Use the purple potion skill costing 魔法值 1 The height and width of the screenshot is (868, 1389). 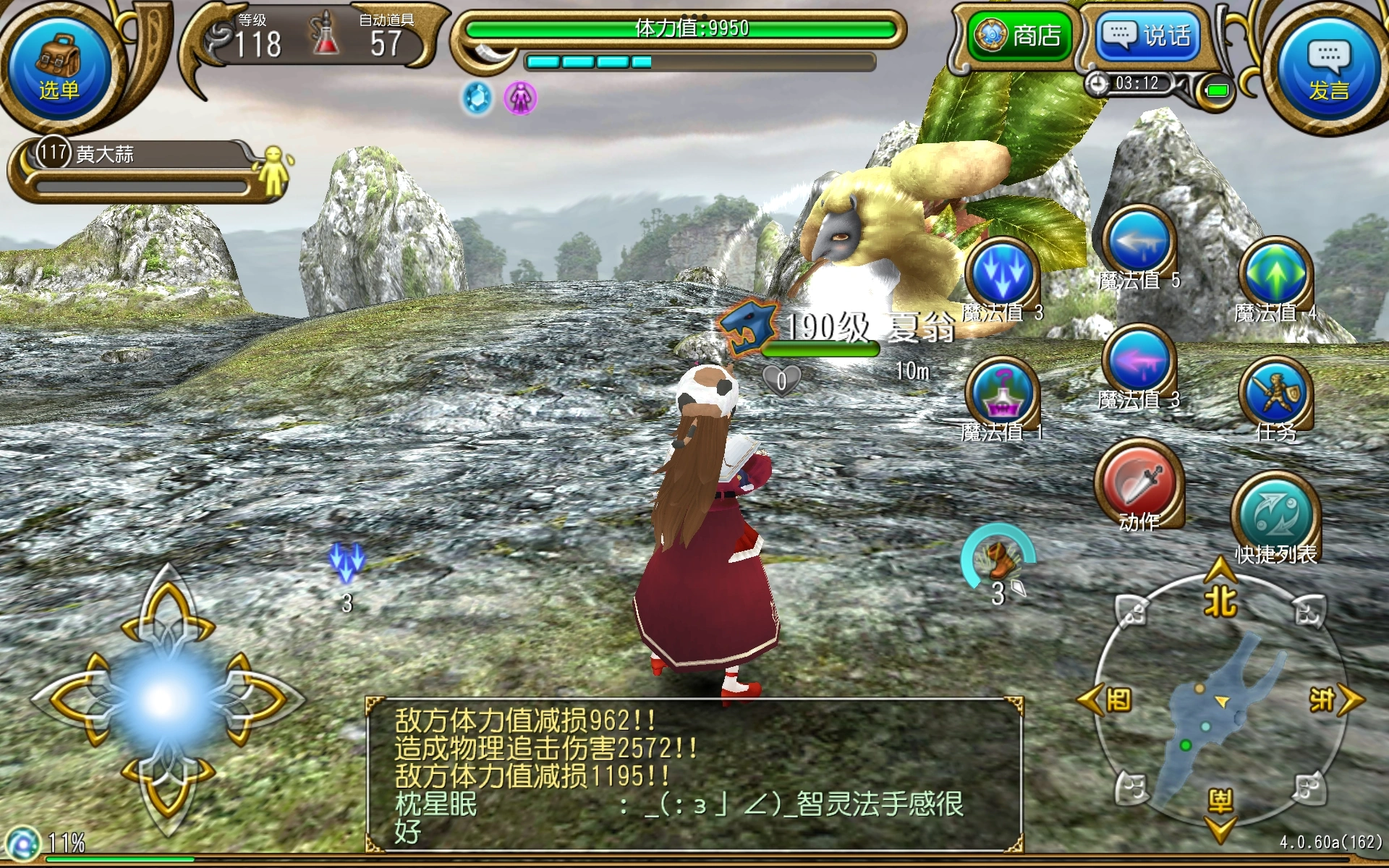[1002, 395]
